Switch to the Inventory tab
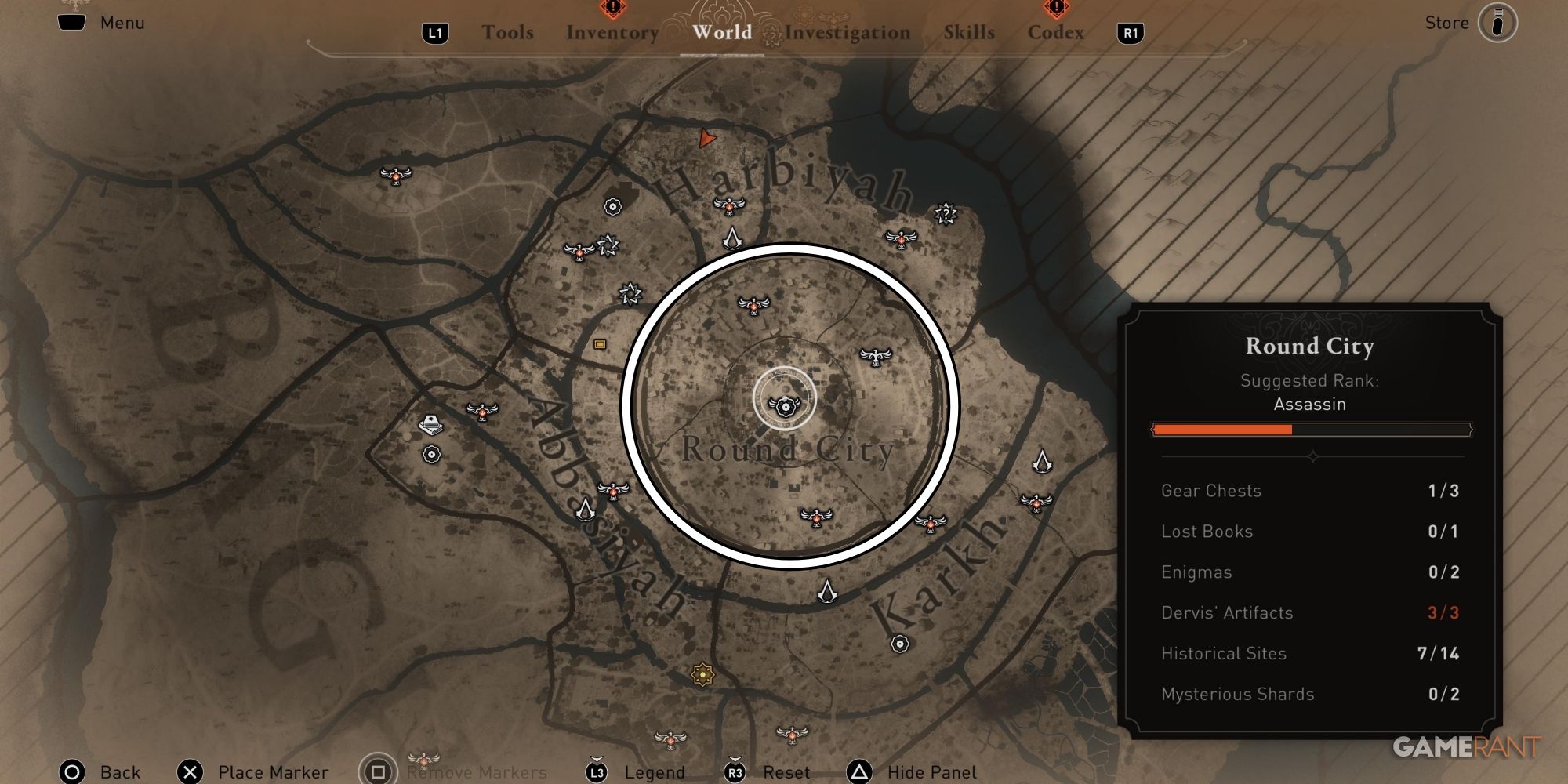This screenshot has width=1568, height=784. (612, 33)
